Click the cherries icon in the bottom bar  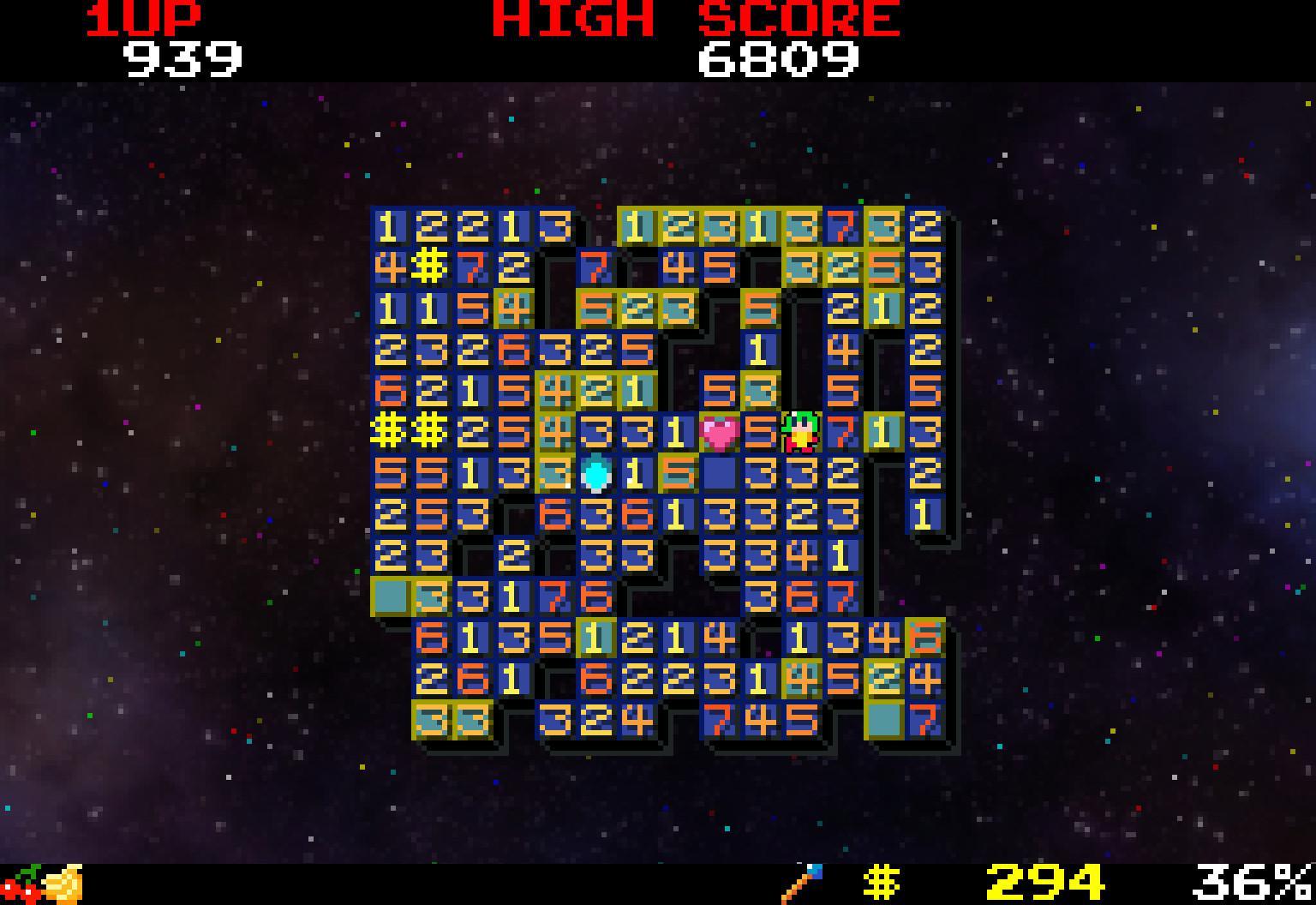(x=21, y=885)
